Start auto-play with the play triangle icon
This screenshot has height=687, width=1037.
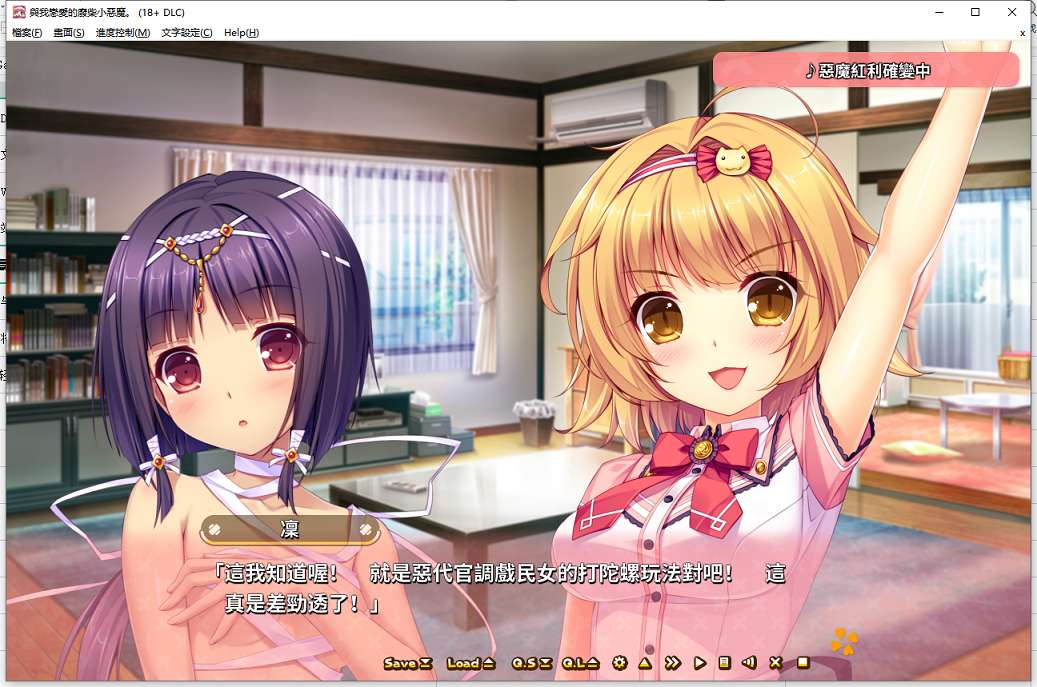700,663
